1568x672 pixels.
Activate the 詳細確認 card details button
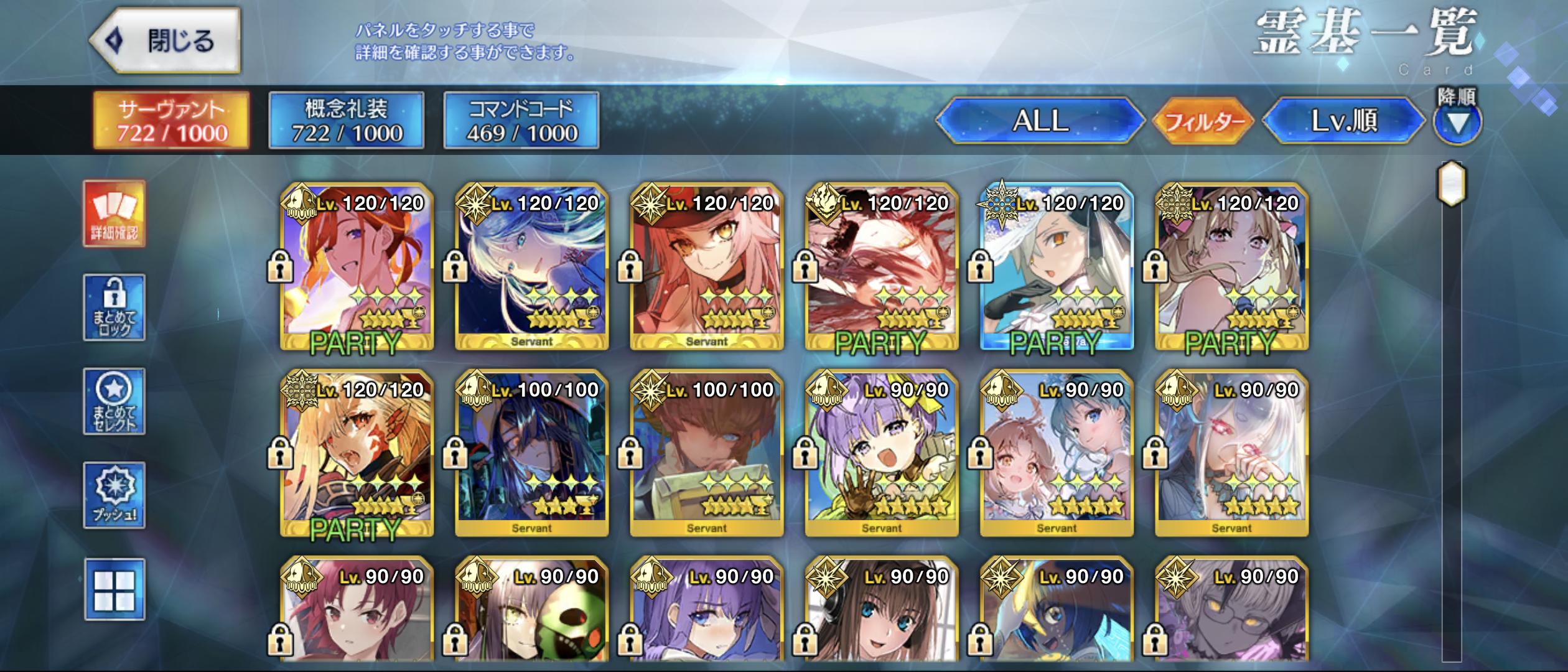coord(114,214)
